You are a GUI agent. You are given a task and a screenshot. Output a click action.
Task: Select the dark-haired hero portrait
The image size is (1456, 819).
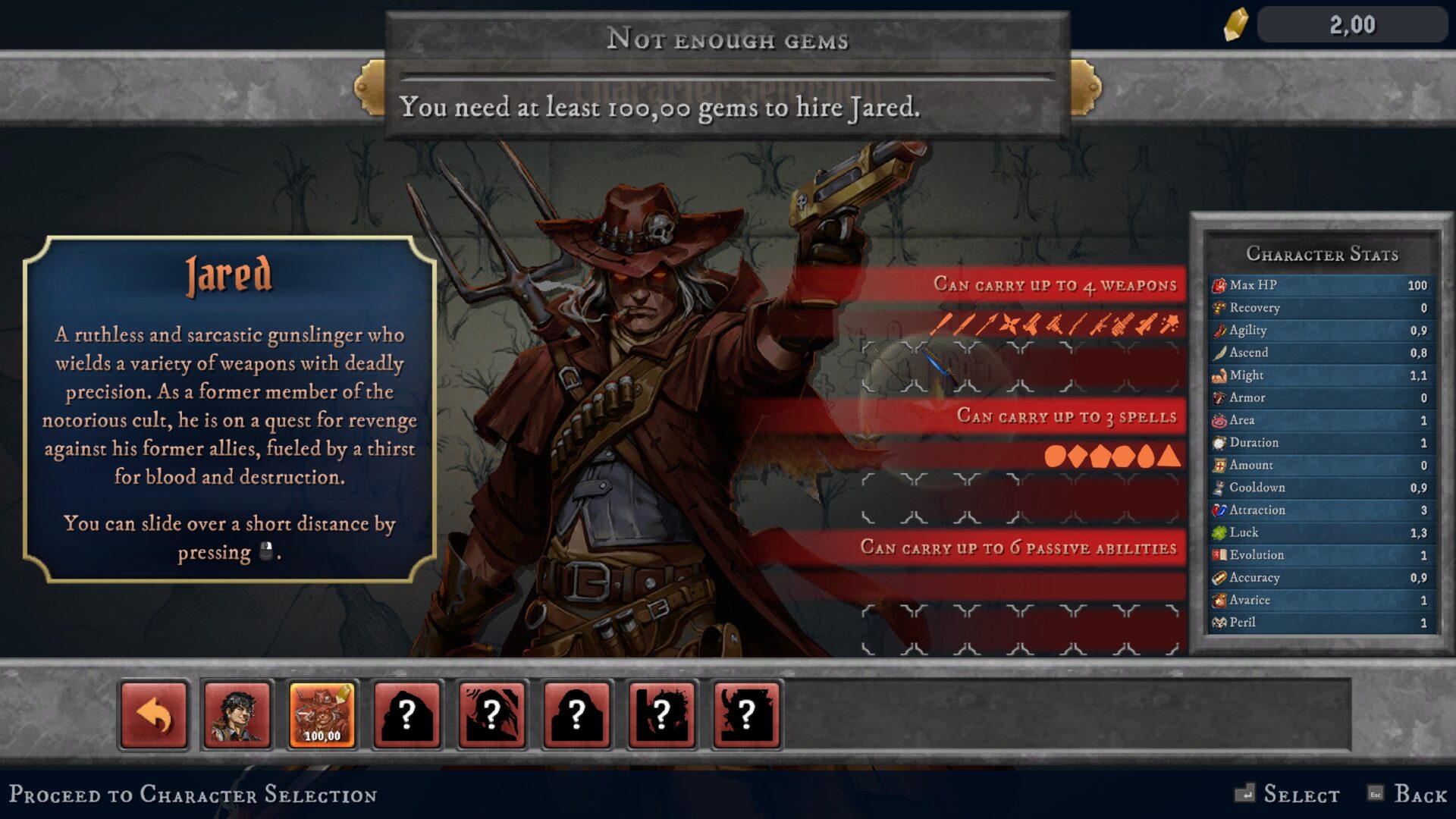pyautogui.click(x=237, y=714)
